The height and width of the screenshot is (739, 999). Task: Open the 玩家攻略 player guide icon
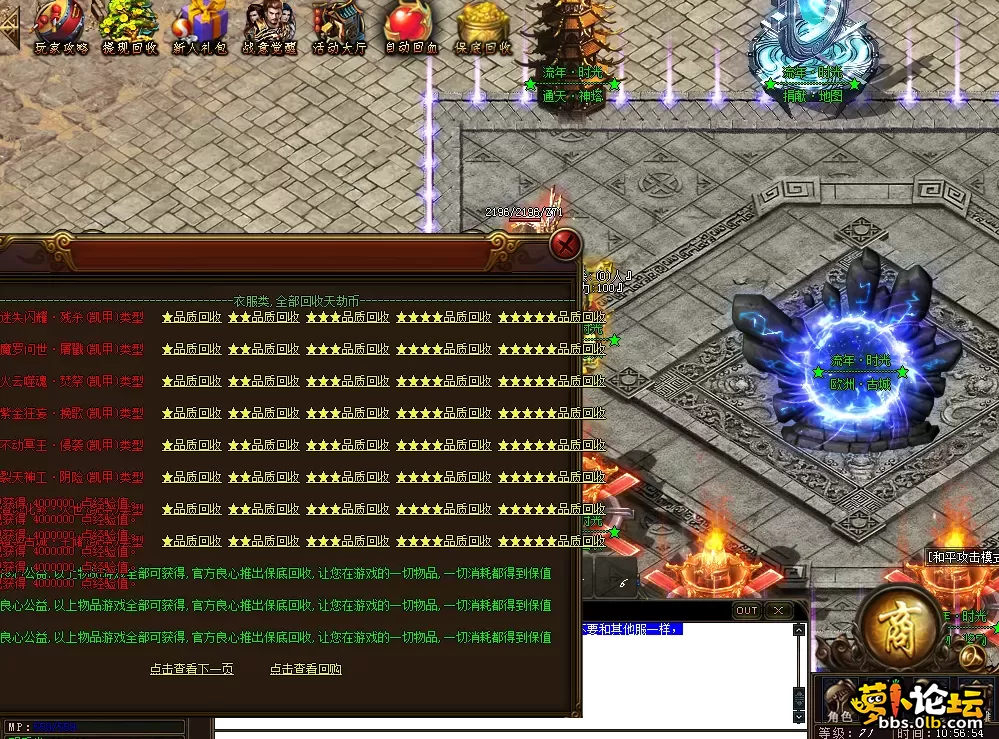[x=61, y=27]
